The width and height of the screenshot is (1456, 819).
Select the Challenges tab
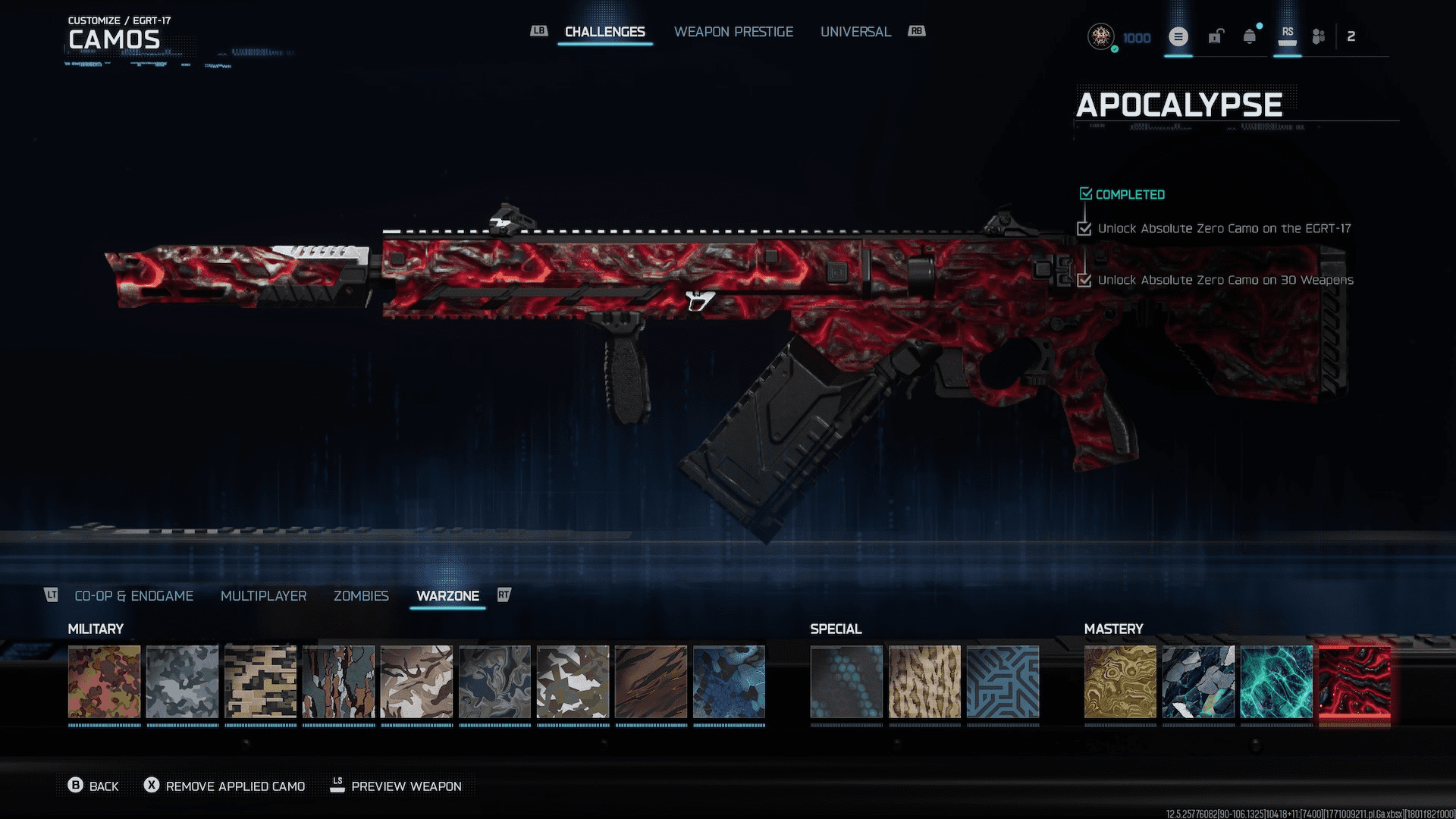(604, 32)
